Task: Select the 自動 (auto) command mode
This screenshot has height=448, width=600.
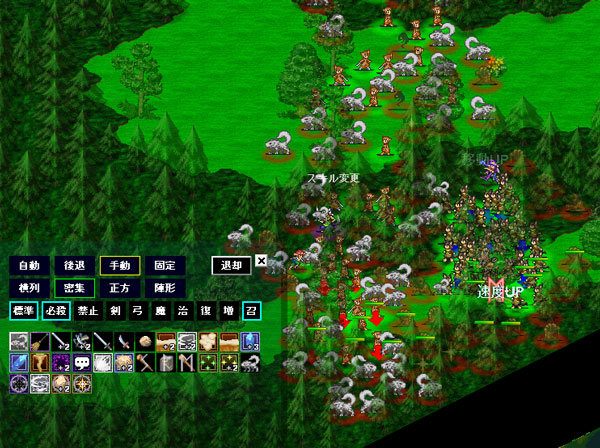Action: click(29, 266)
